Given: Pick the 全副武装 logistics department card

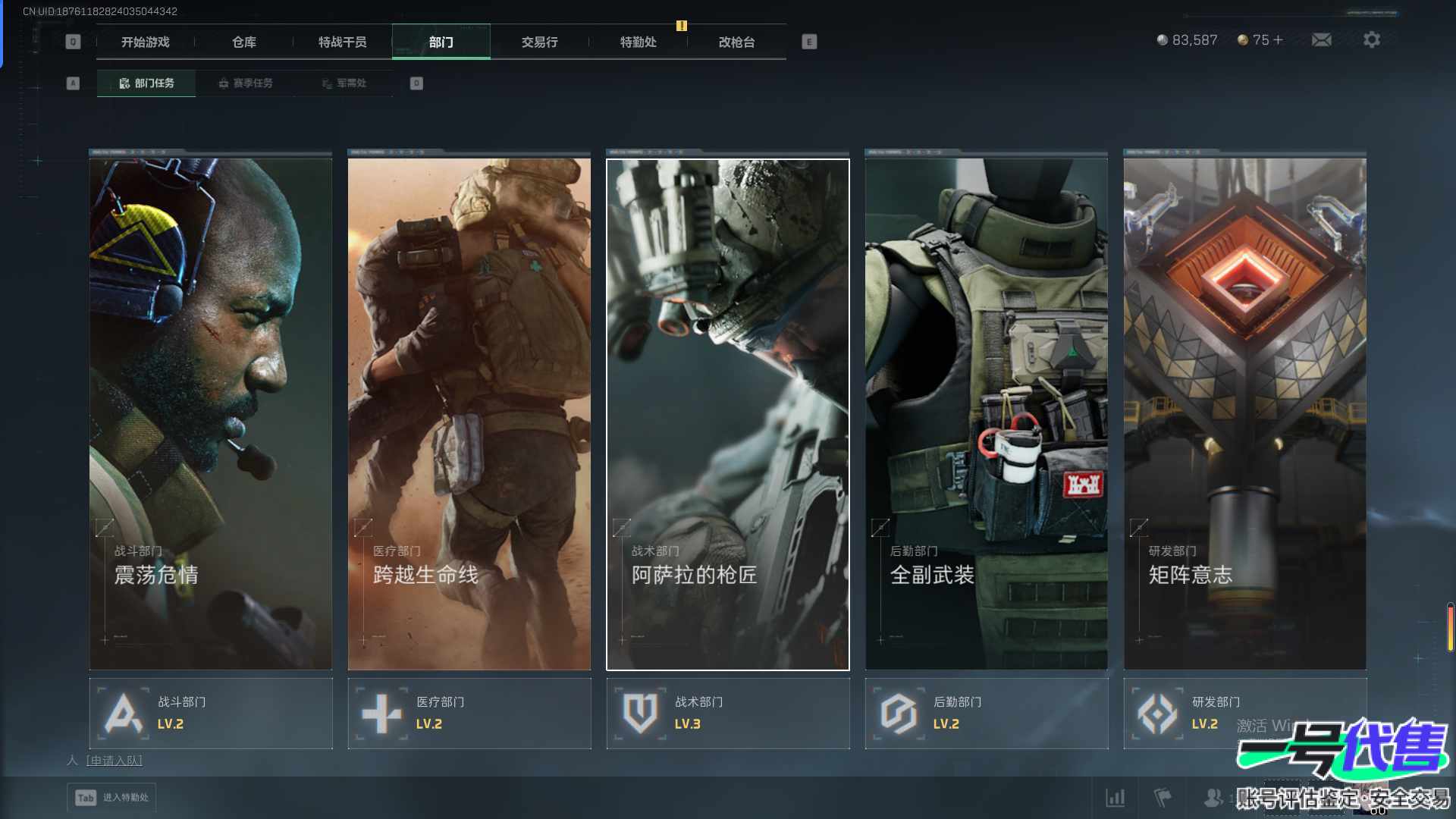Looking at the screenshot, I should pos(987,413).
